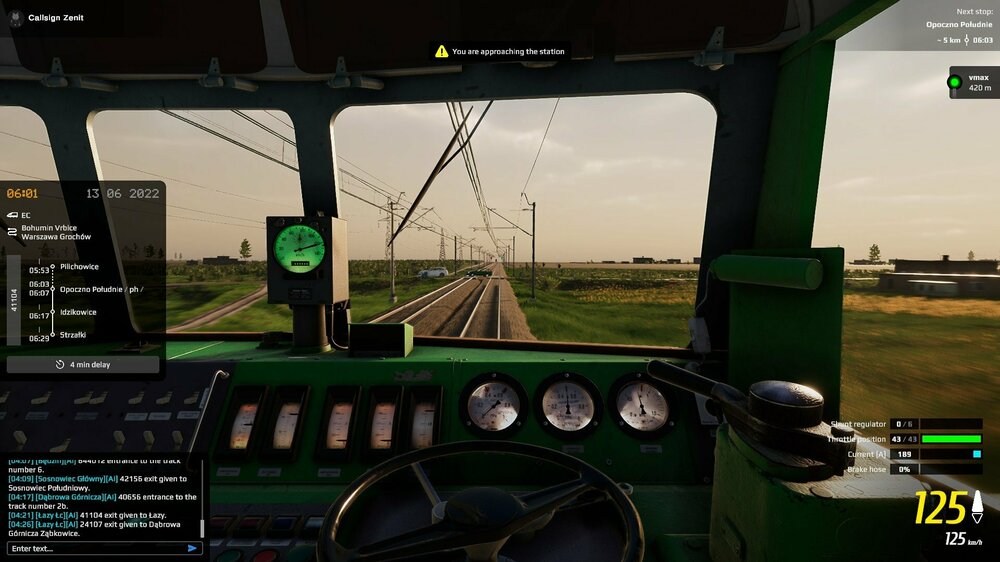Select the Strzałki stop in the timetable
1000x562 pixels.
(73, 334)
